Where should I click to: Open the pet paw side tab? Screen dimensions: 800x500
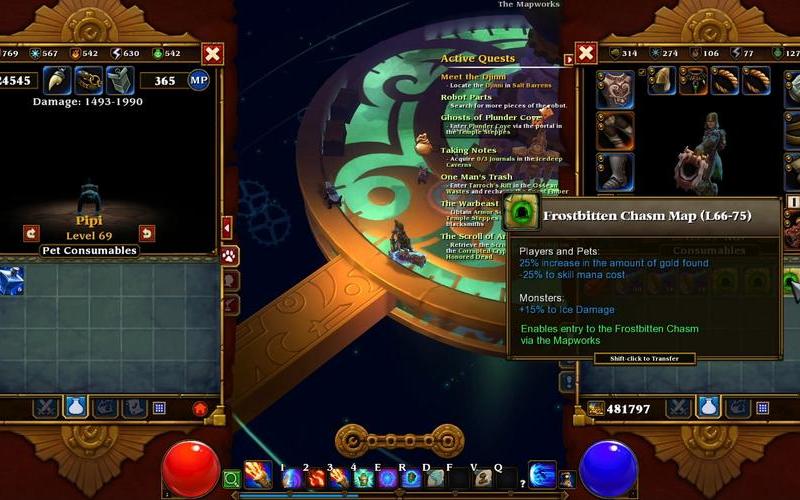coord(229,256)
